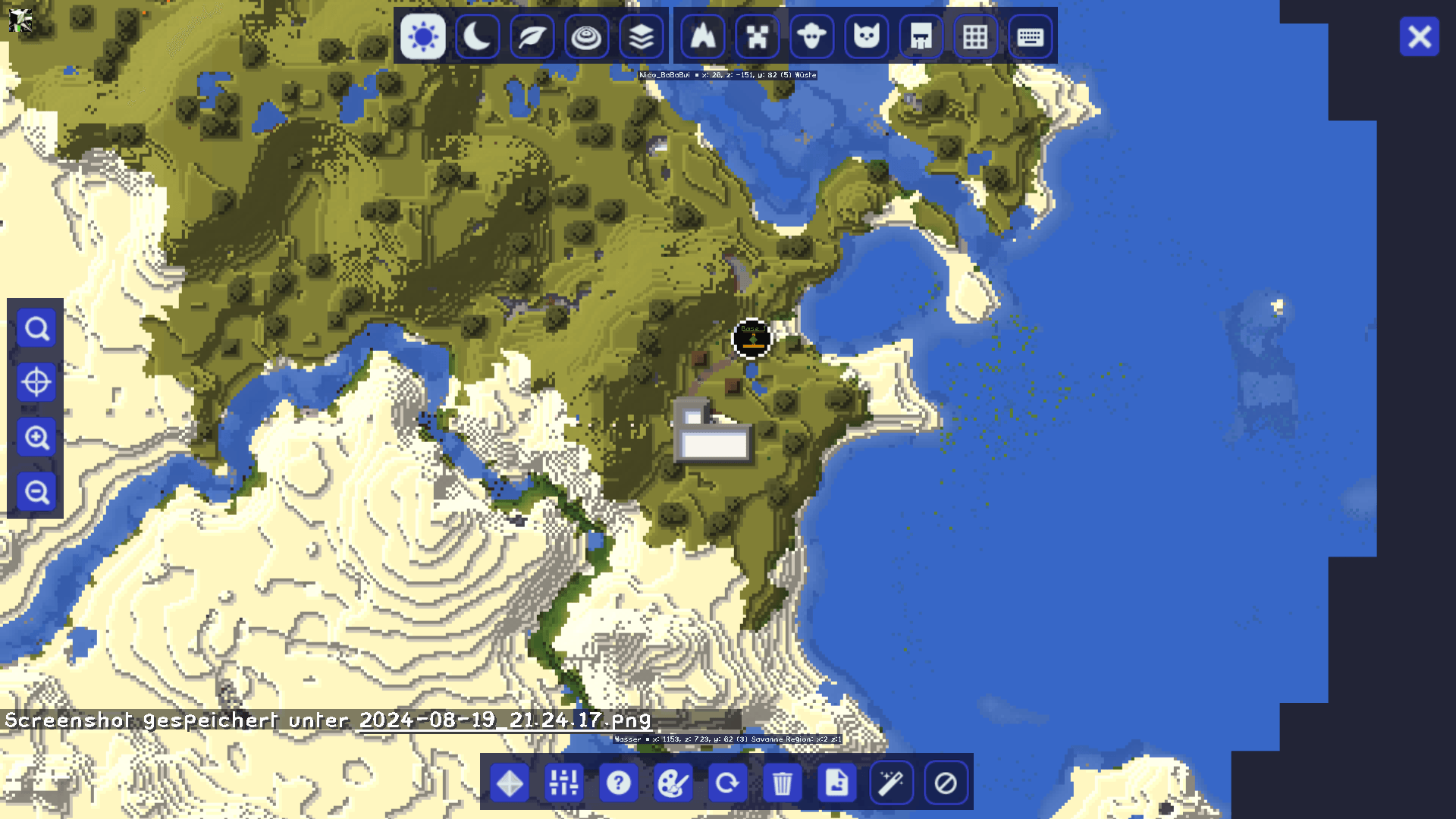The image size is (1456, 819).
Task: Delete the cached map data
Action: tap(782, 783)
